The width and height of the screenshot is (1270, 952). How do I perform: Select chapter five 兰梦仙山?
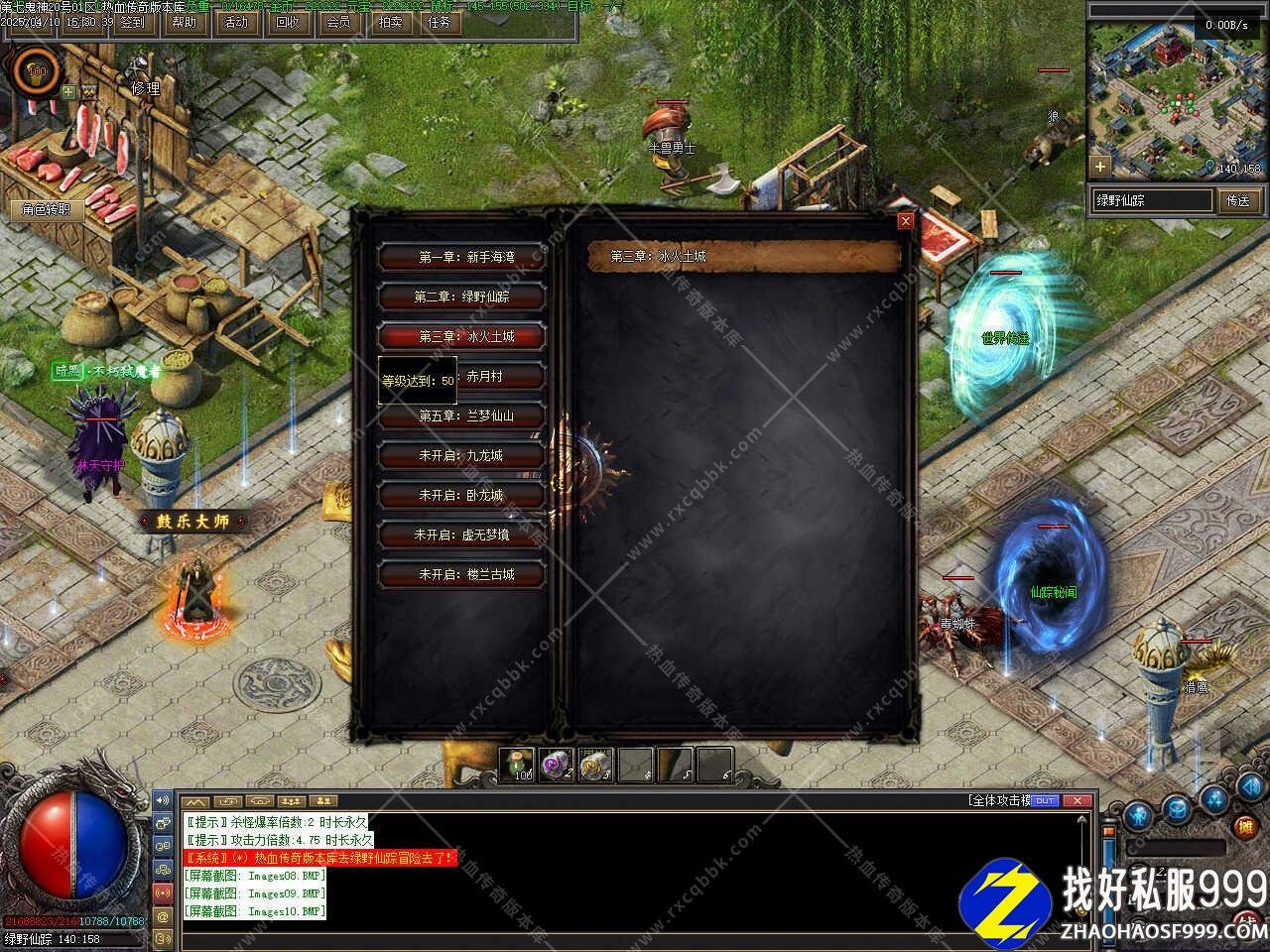coord(461,416)
